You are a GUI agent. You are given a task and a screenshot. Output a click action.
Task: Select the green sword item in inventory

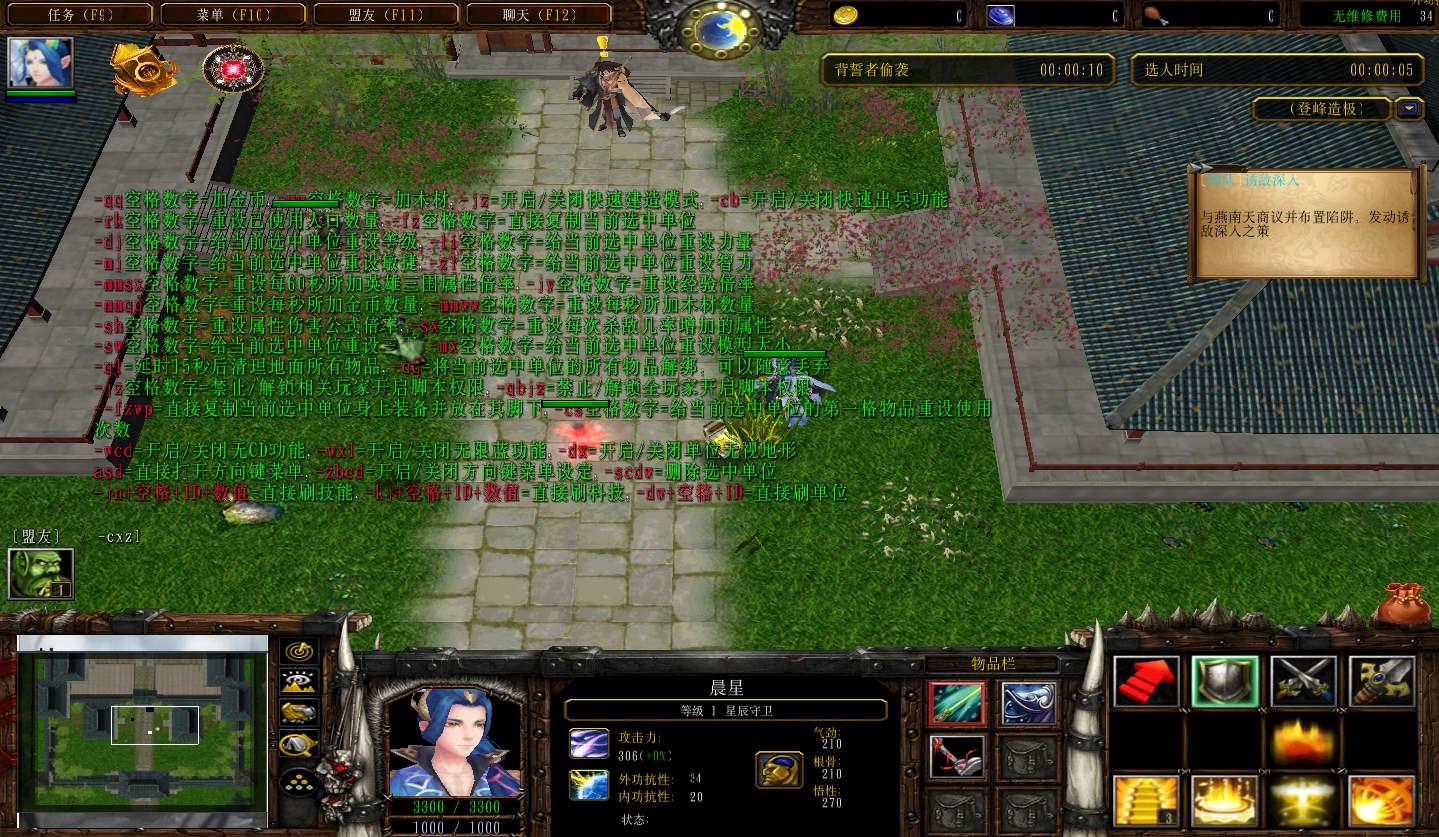(x=957, y=704)
